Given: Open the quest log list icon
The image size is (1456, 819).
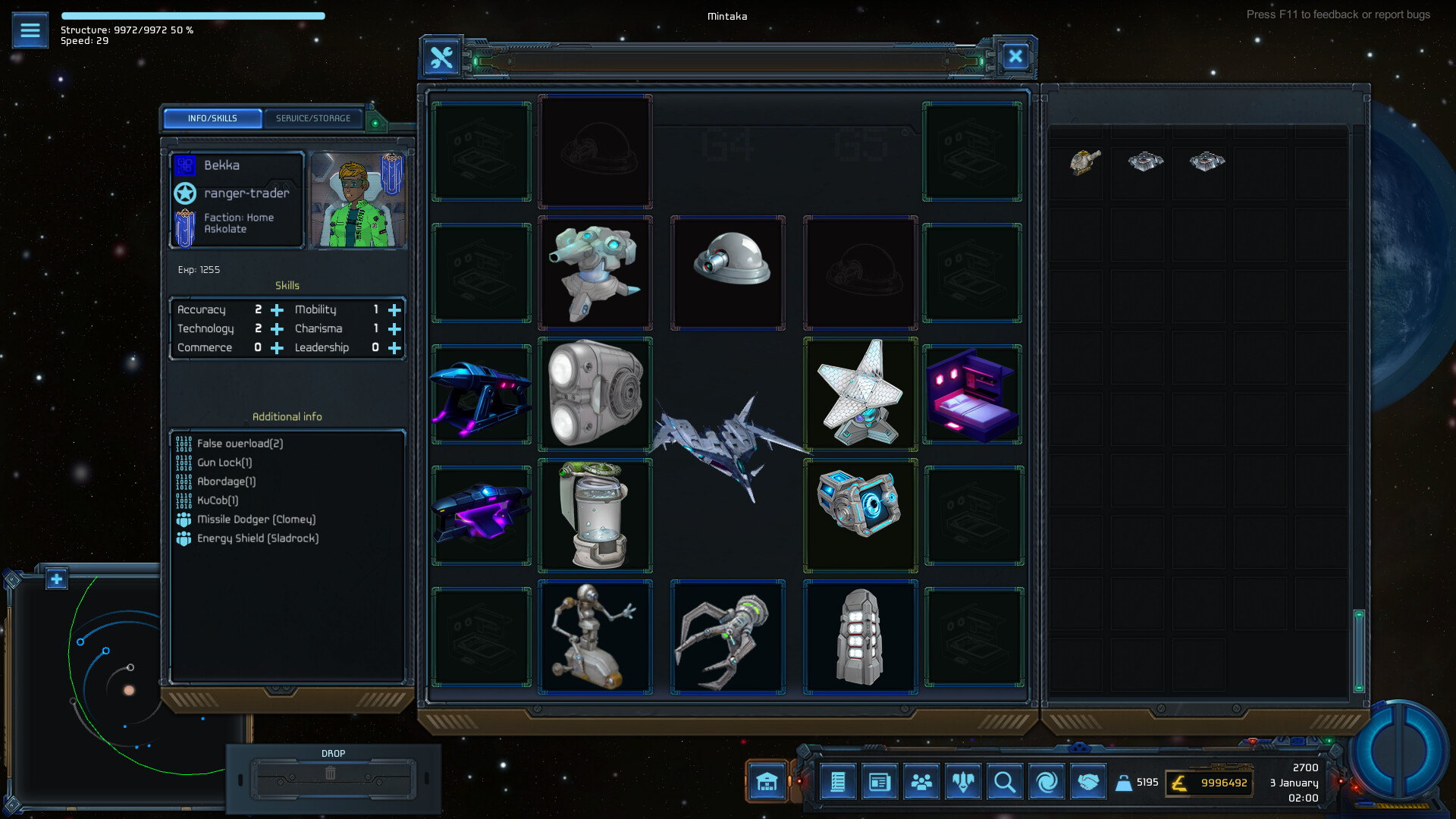Looking at the screenshot, I should [838, 782].
